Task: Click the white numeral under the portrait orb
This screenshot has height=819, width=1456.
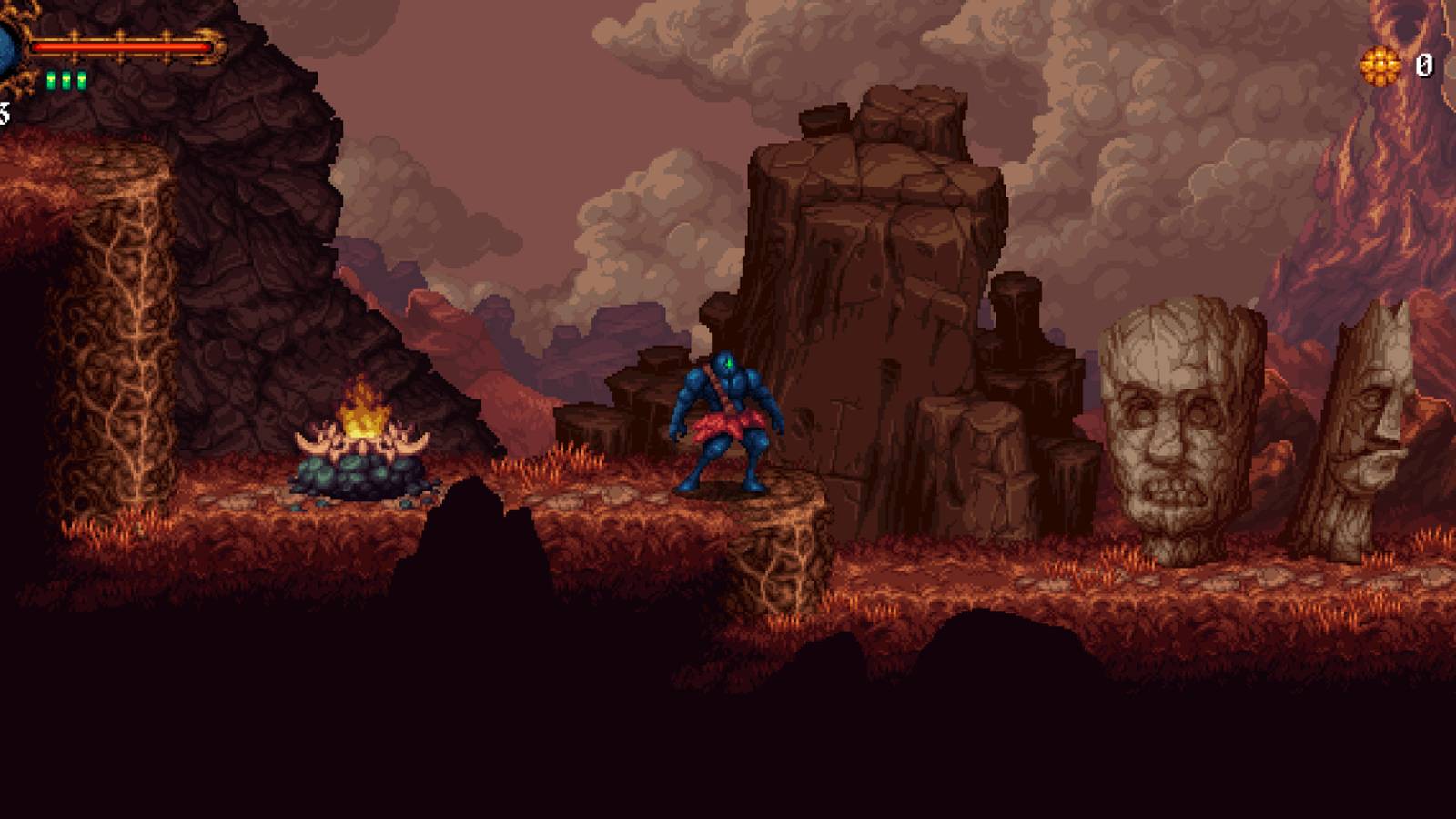Action: (3, 114)
